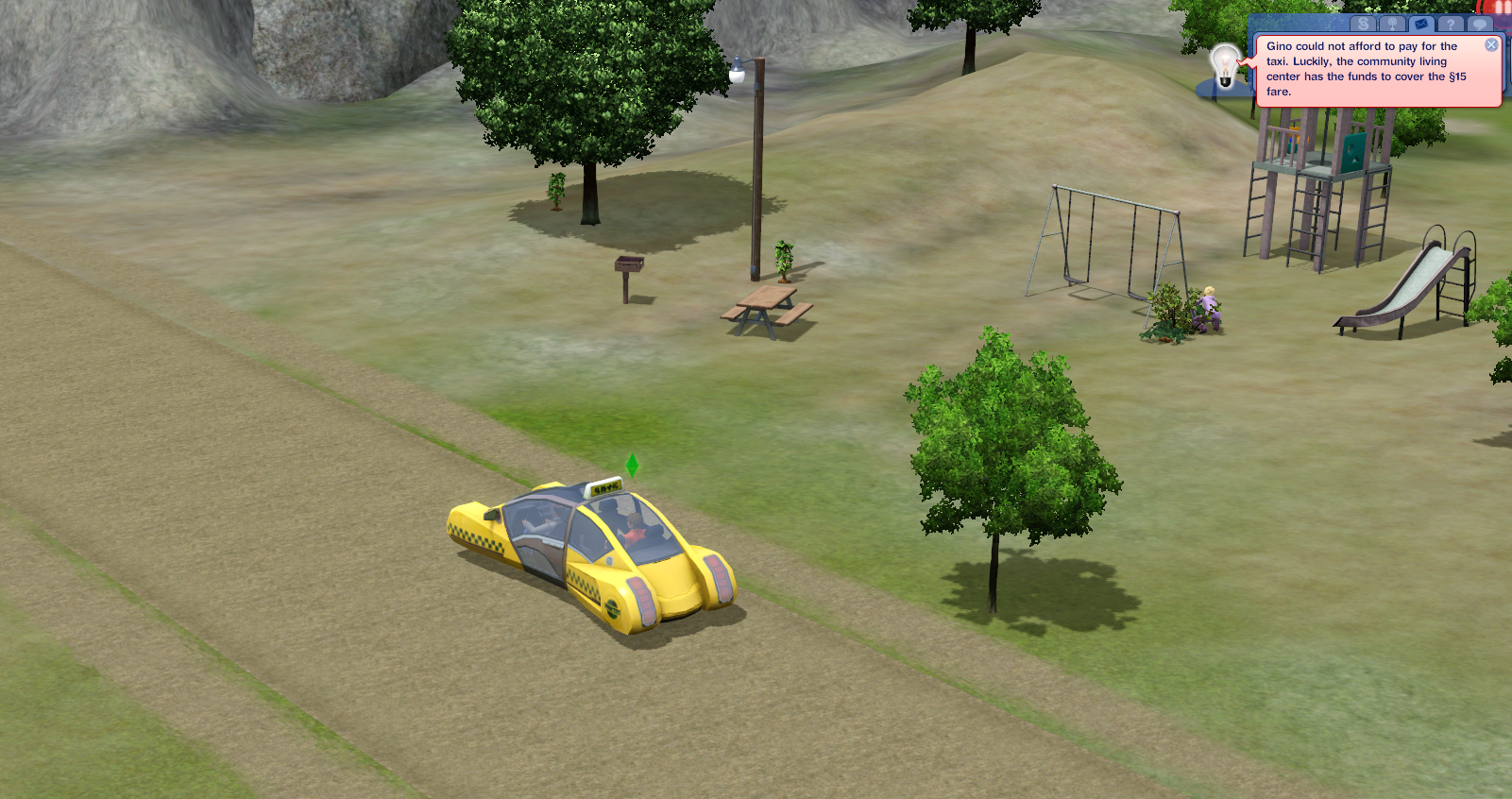The height and width of the screenshot is (799, 1512).
Task: Dismiss the taxi fare notification
Action: tap(1492, 44)
